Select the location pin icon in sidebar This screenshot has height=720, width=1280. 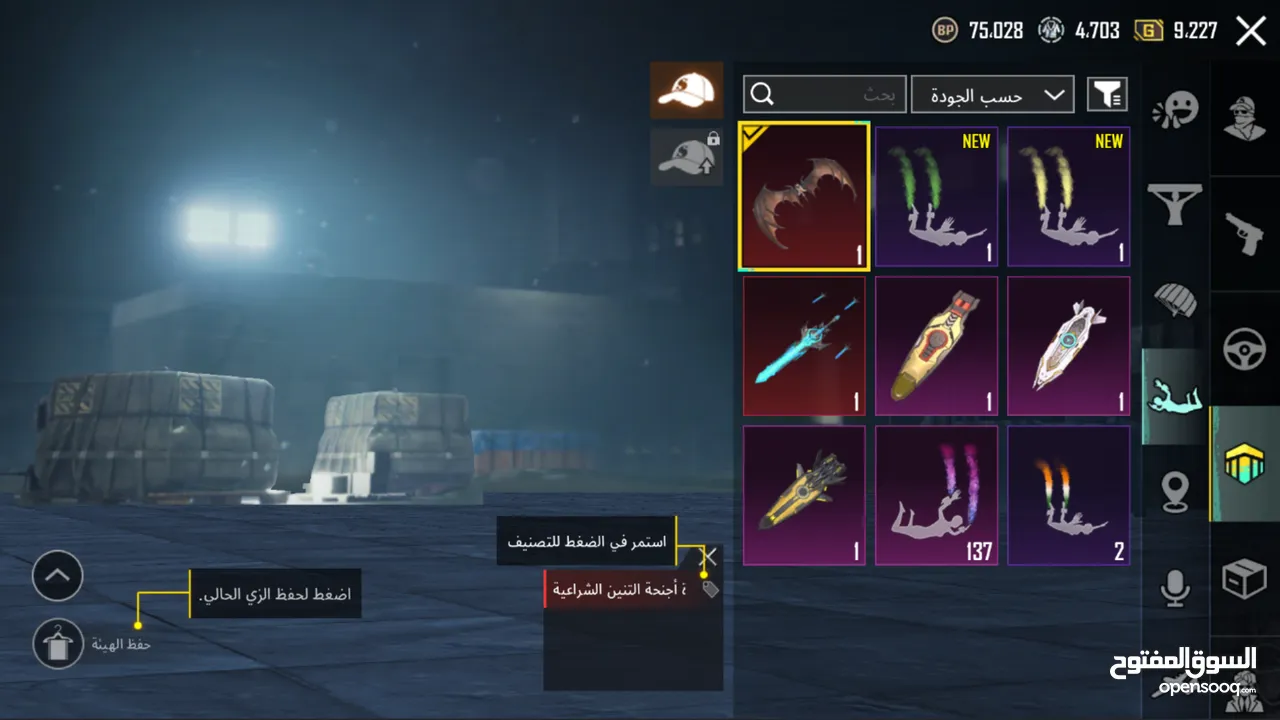[1175, 493]
